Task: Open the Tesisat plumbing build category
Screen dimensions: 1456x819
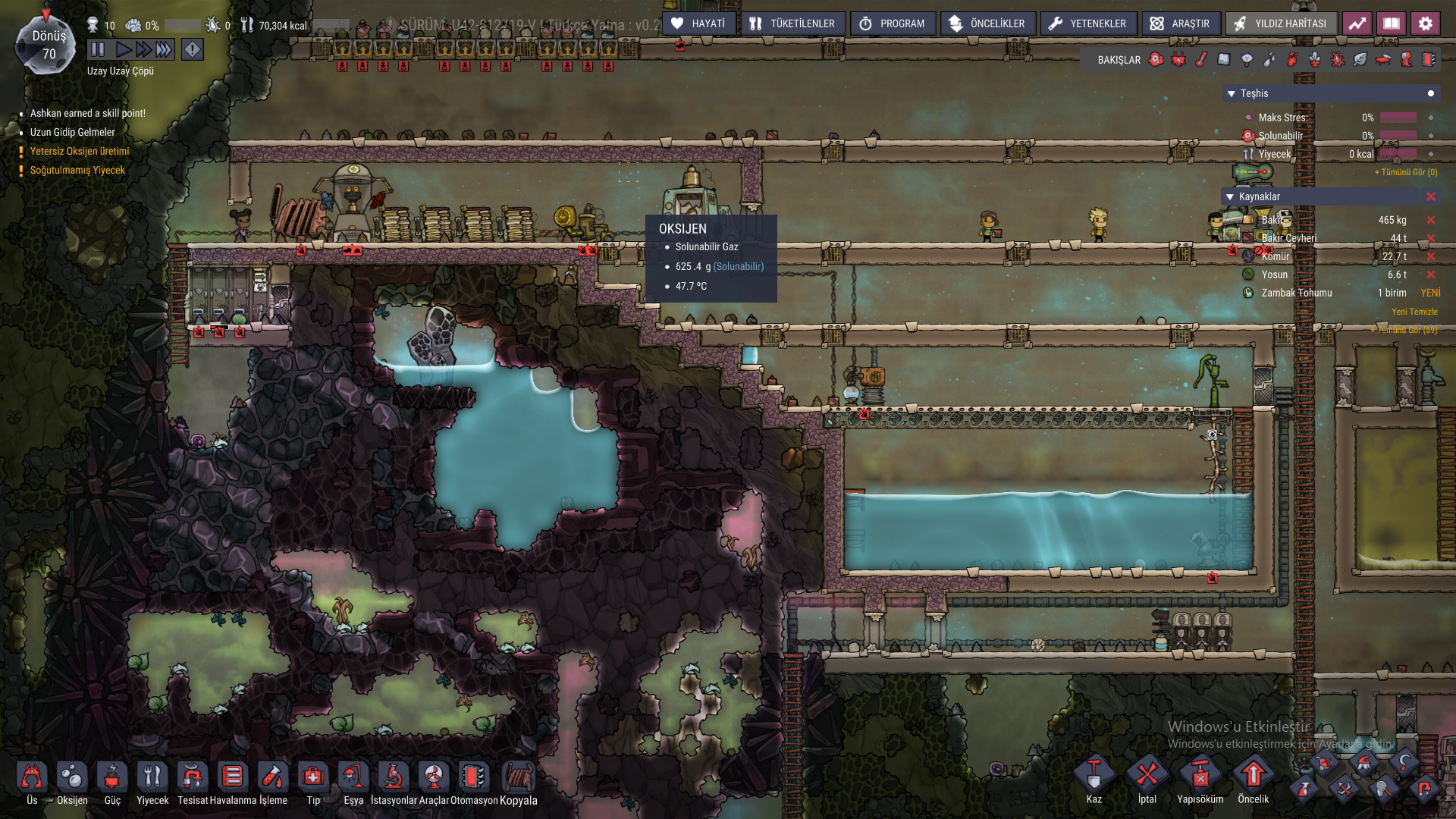Action: click(x=193, y=782)
